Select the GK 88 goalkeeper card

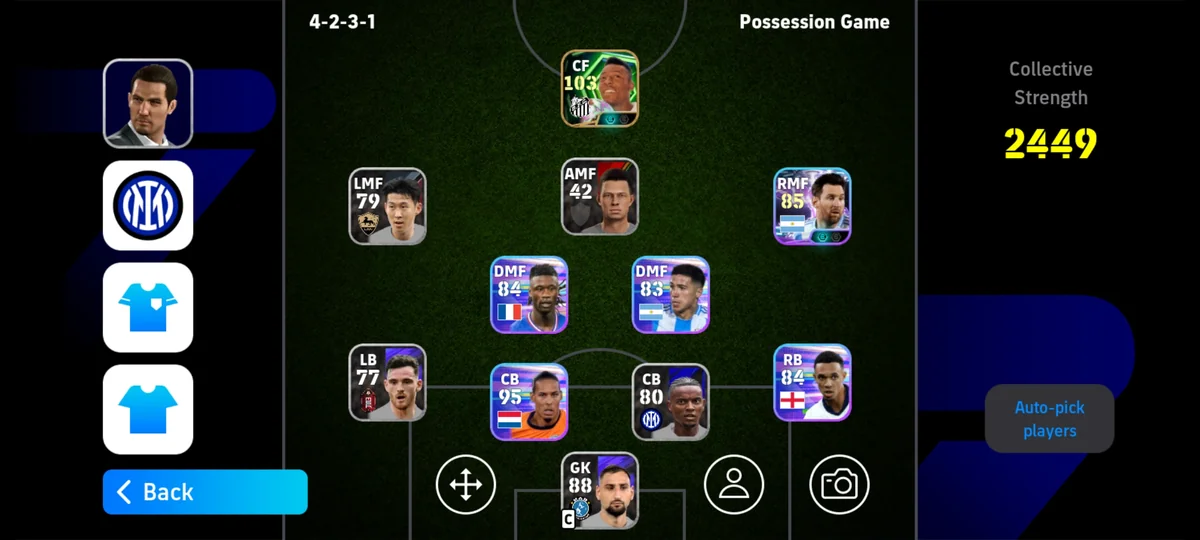click(x=600, y=490)
